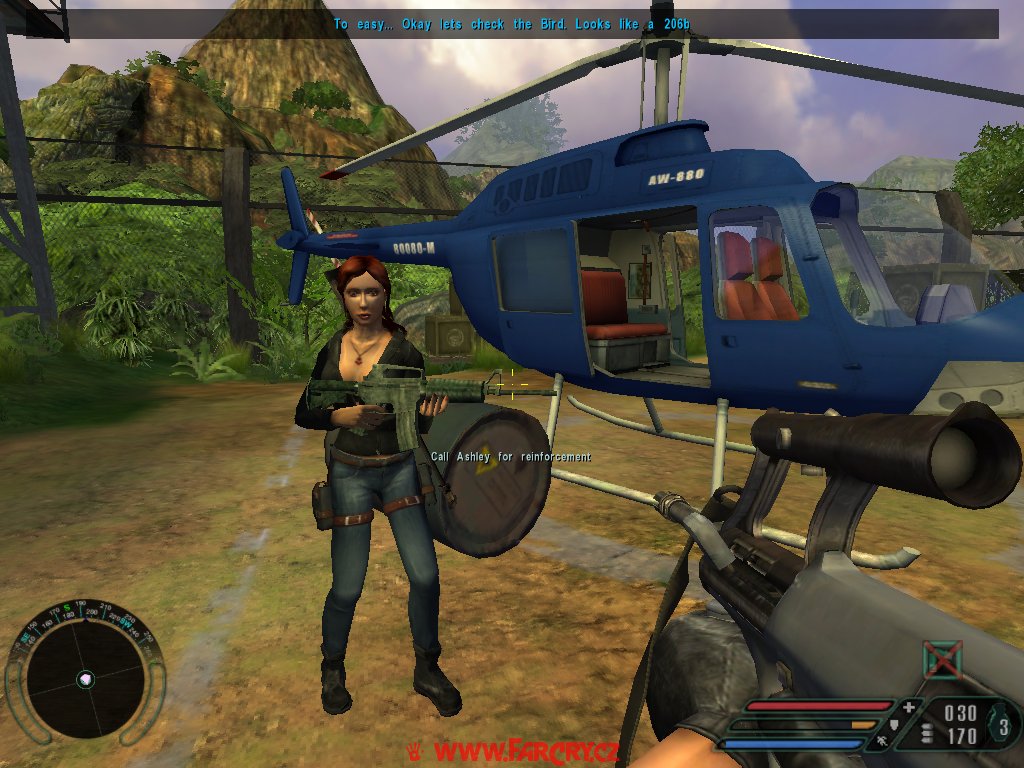The height and width of the screenshot is (768, 1024).
Task: Click the red crossed-out square icon
Action: click(942, 660)
